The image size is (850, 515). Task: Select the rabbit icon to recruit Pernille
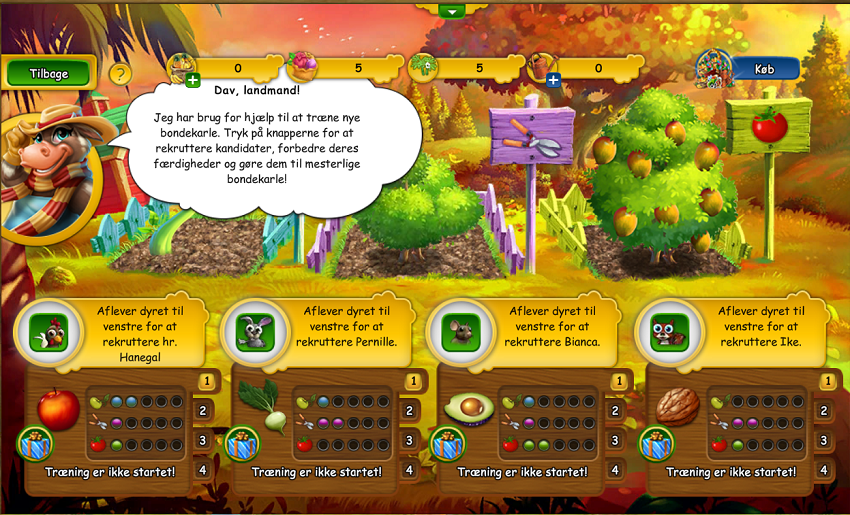[x=254, y=333]
